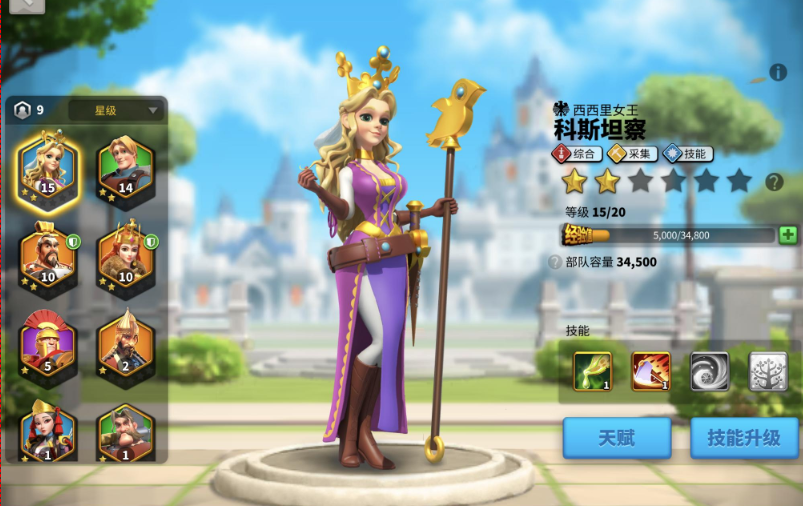Choose the level 1 green-background mustached commander
803x506 pixels.
(125, 428)
